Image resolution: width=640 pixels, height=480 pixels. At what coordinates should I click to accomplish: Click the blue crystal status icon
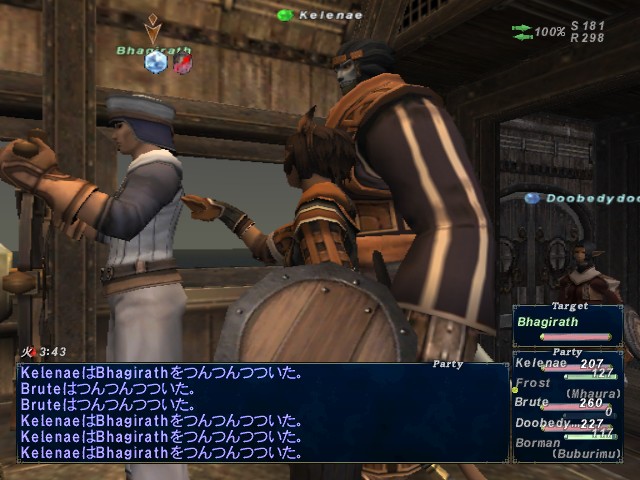point(155,63)
